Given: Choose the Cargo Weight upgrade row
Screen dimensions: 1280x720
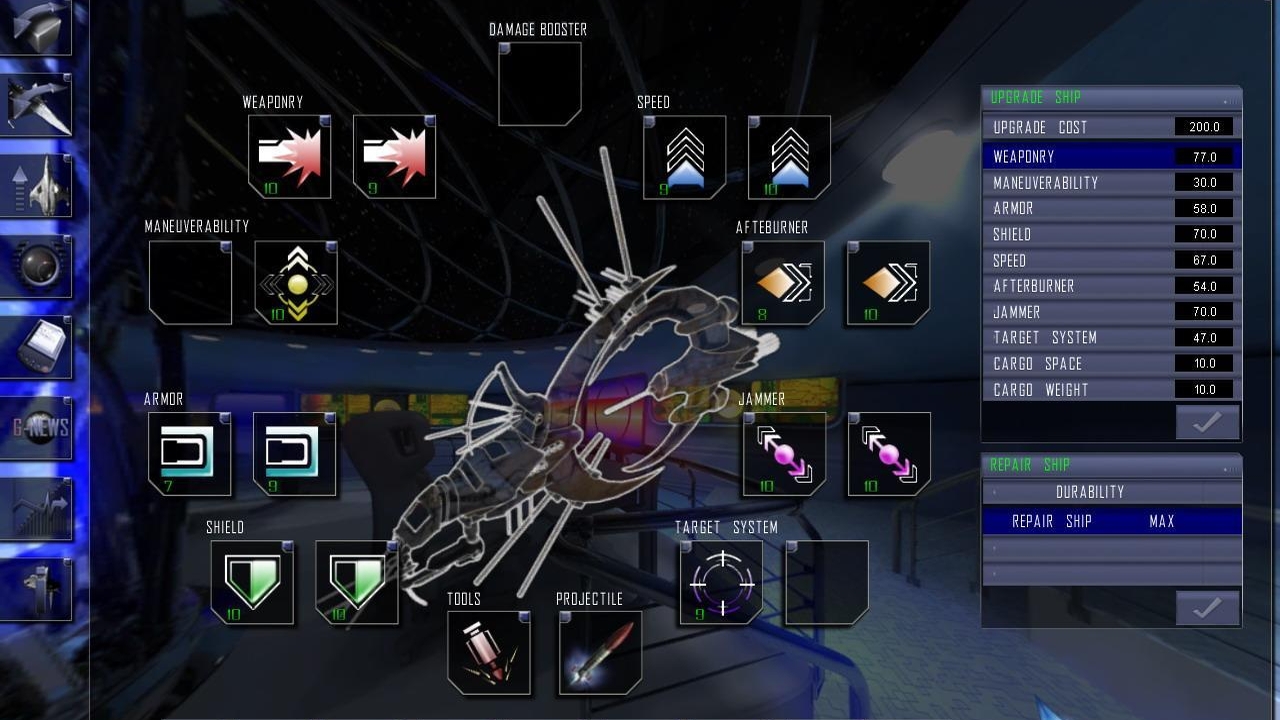Looking at the screenshot, I should pos(1110,390).
